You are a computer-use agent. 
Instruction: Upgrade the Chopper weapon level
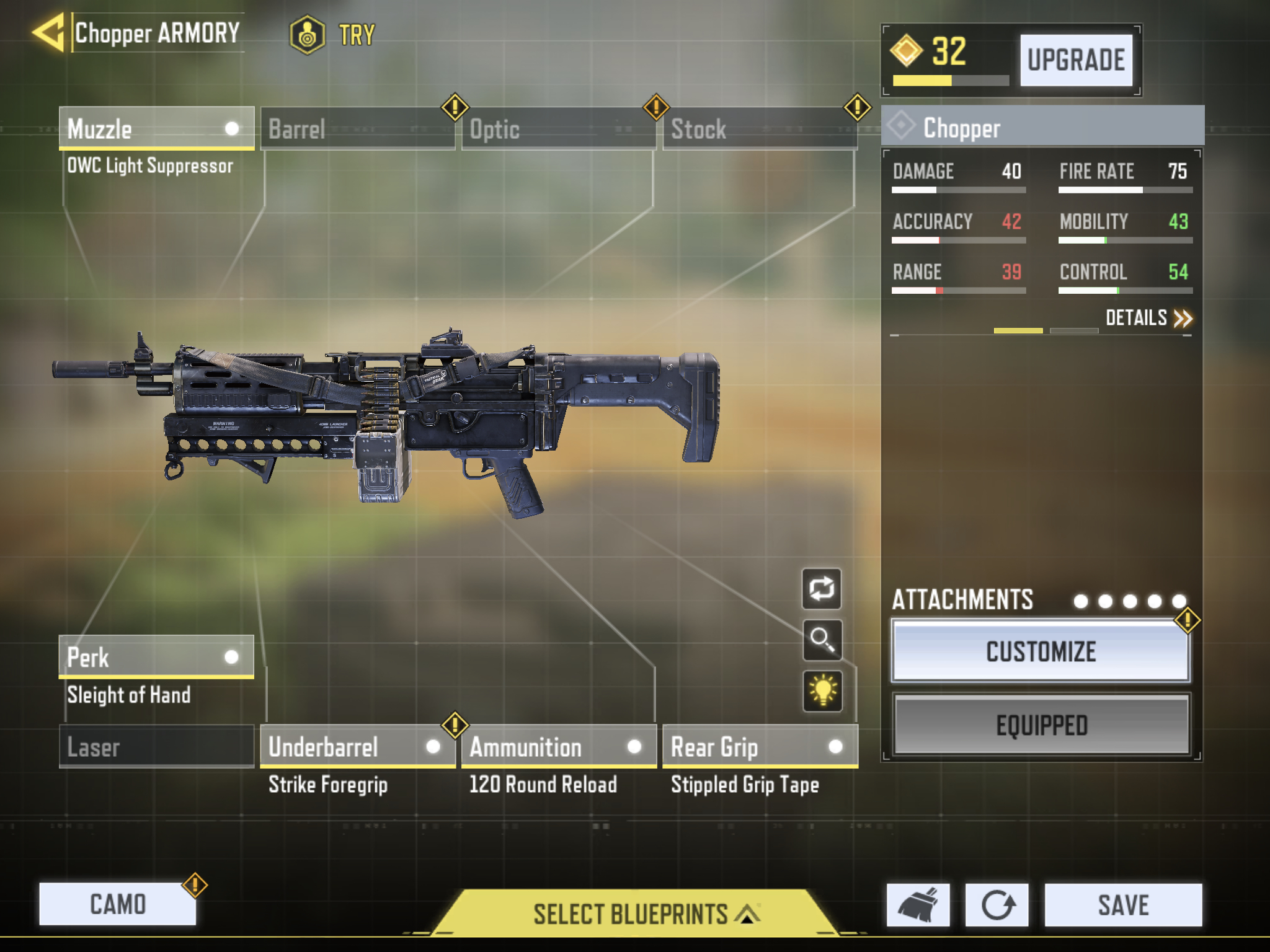coord(1076,60)
